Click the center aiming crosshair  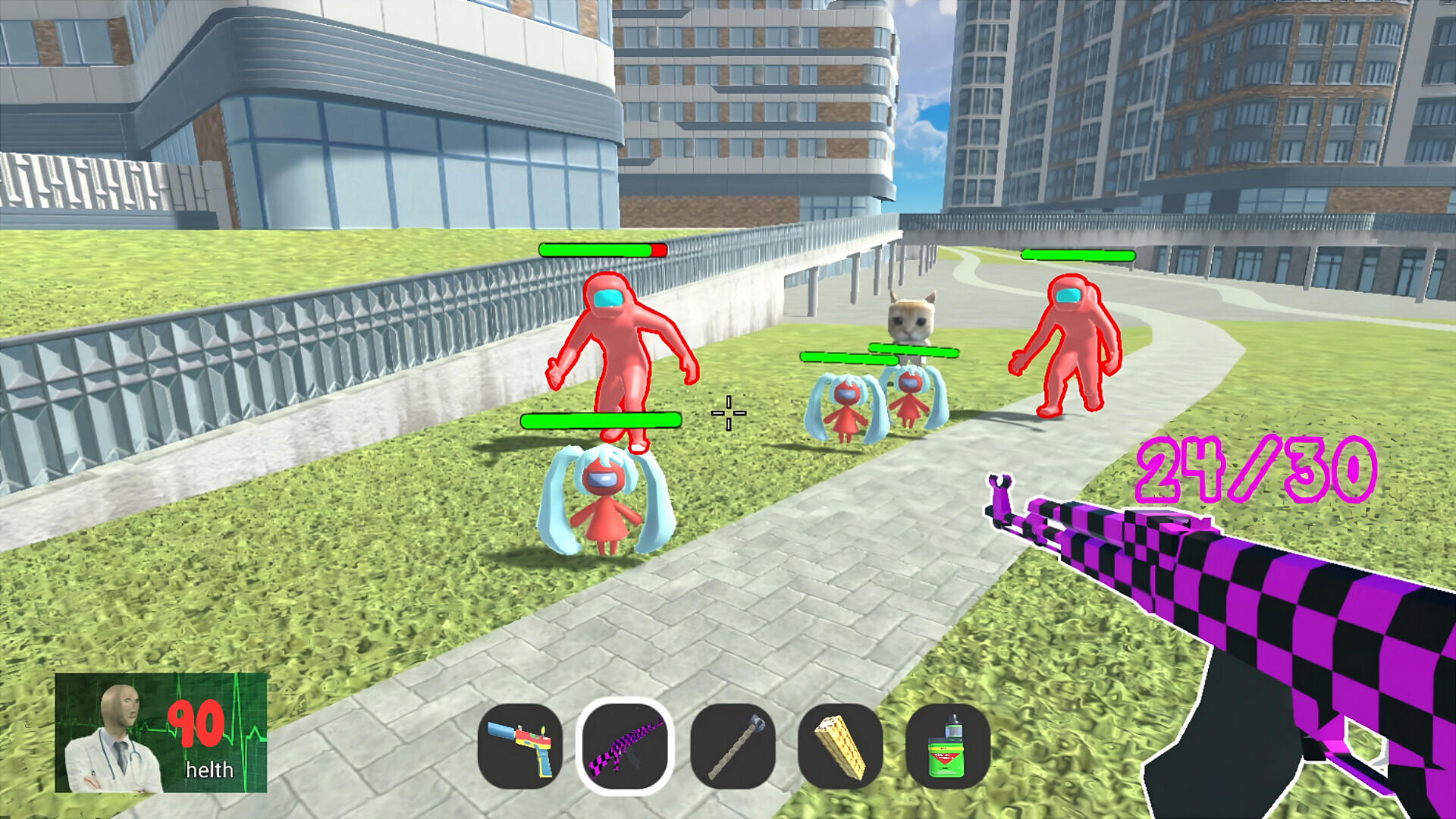click(x=728, y=413)
